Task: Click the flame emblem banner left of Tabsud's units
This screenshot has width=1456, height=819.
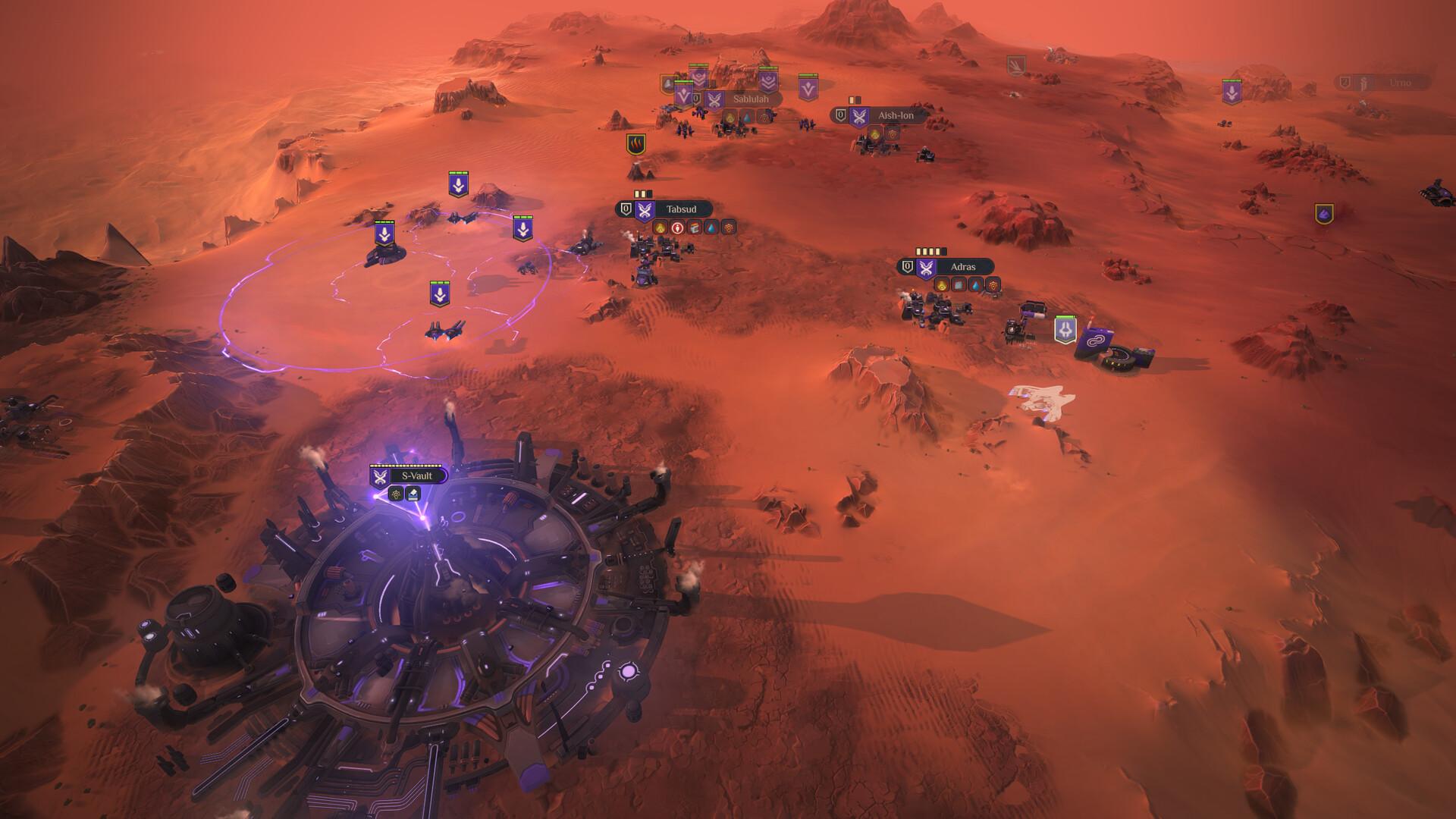Action: pos(635,144)
